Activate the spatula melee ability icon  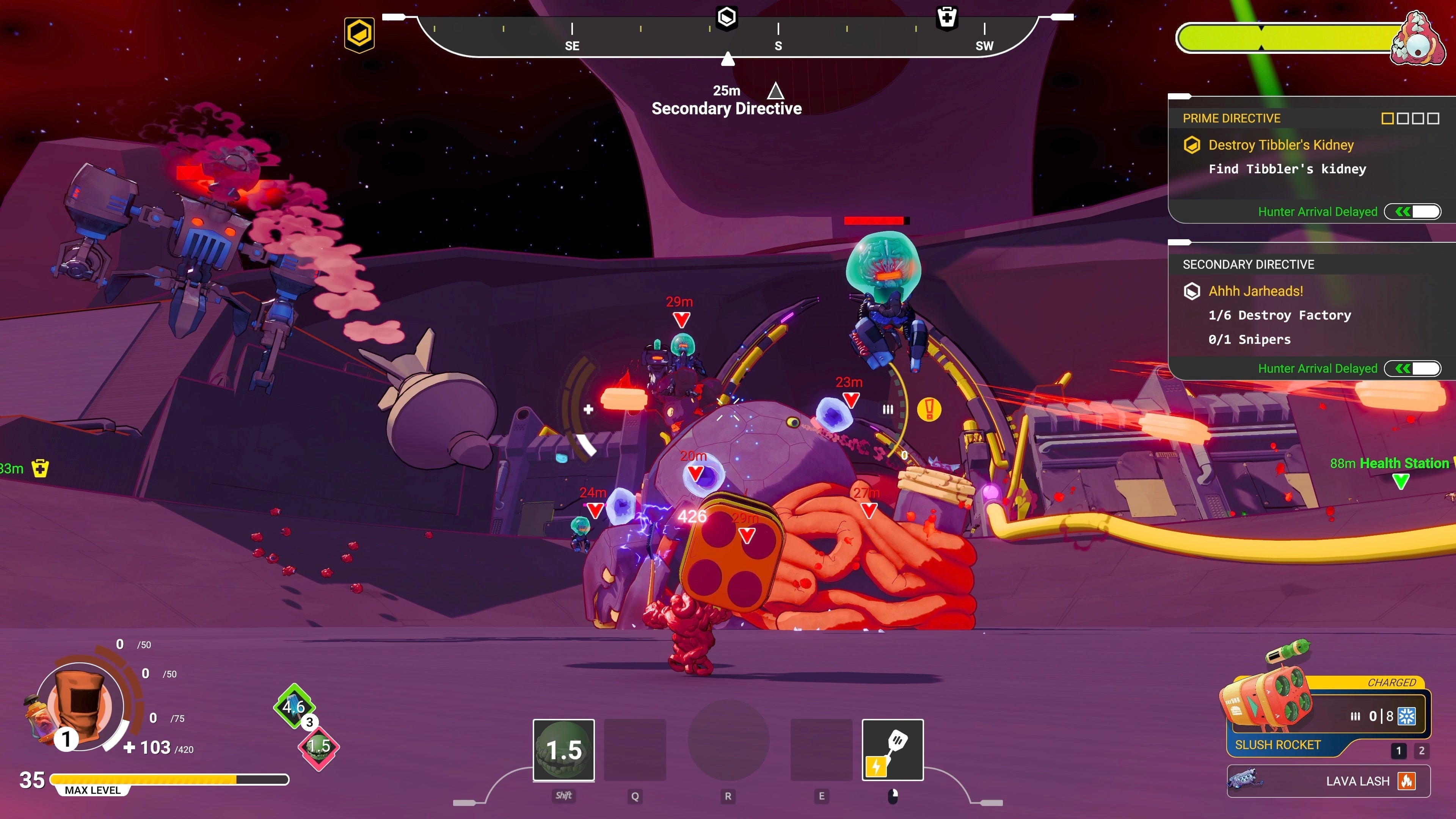coord(893,750)
